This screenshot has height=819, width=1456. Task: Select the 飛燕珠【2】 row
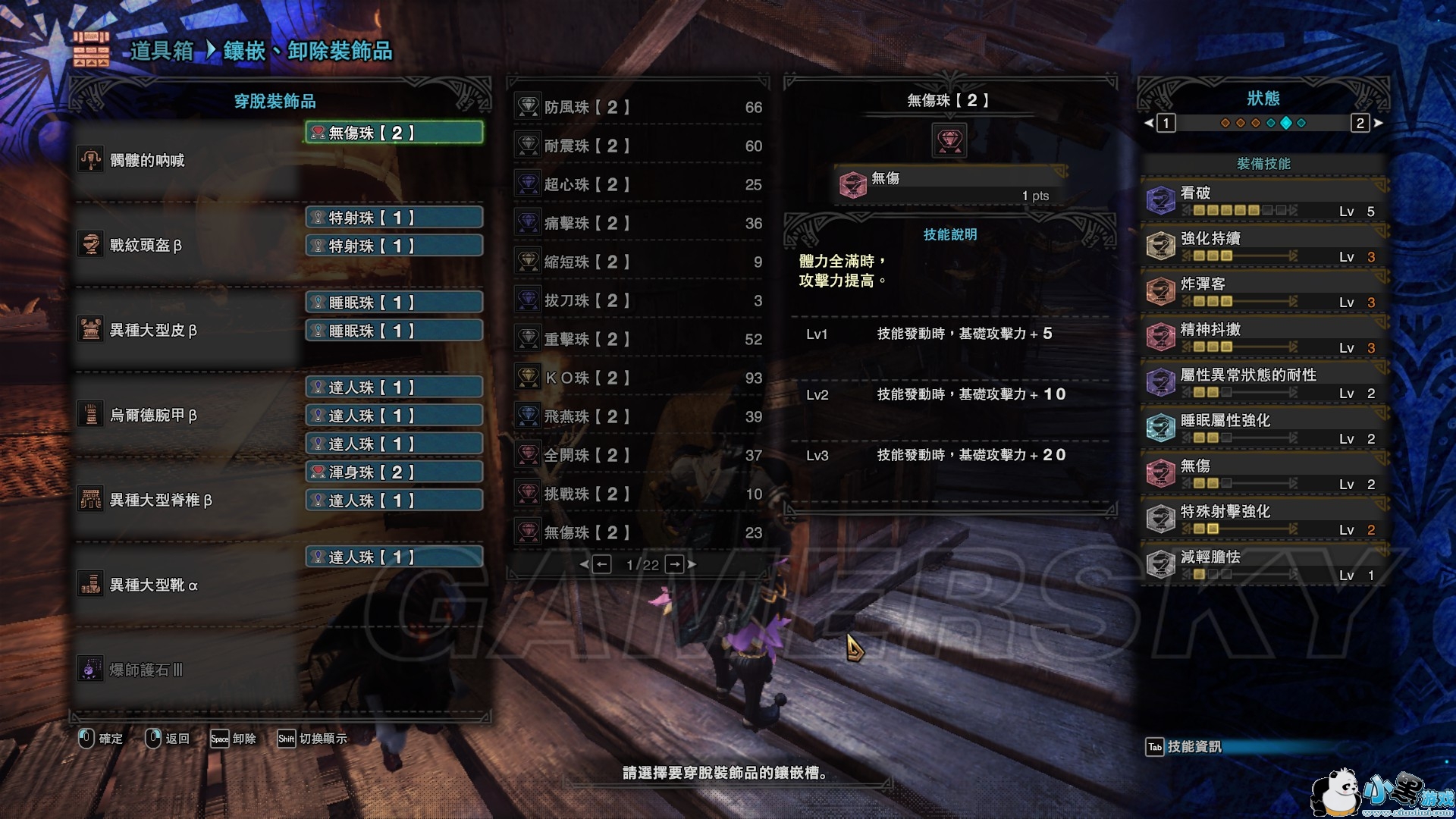click(x=639, y=417)
